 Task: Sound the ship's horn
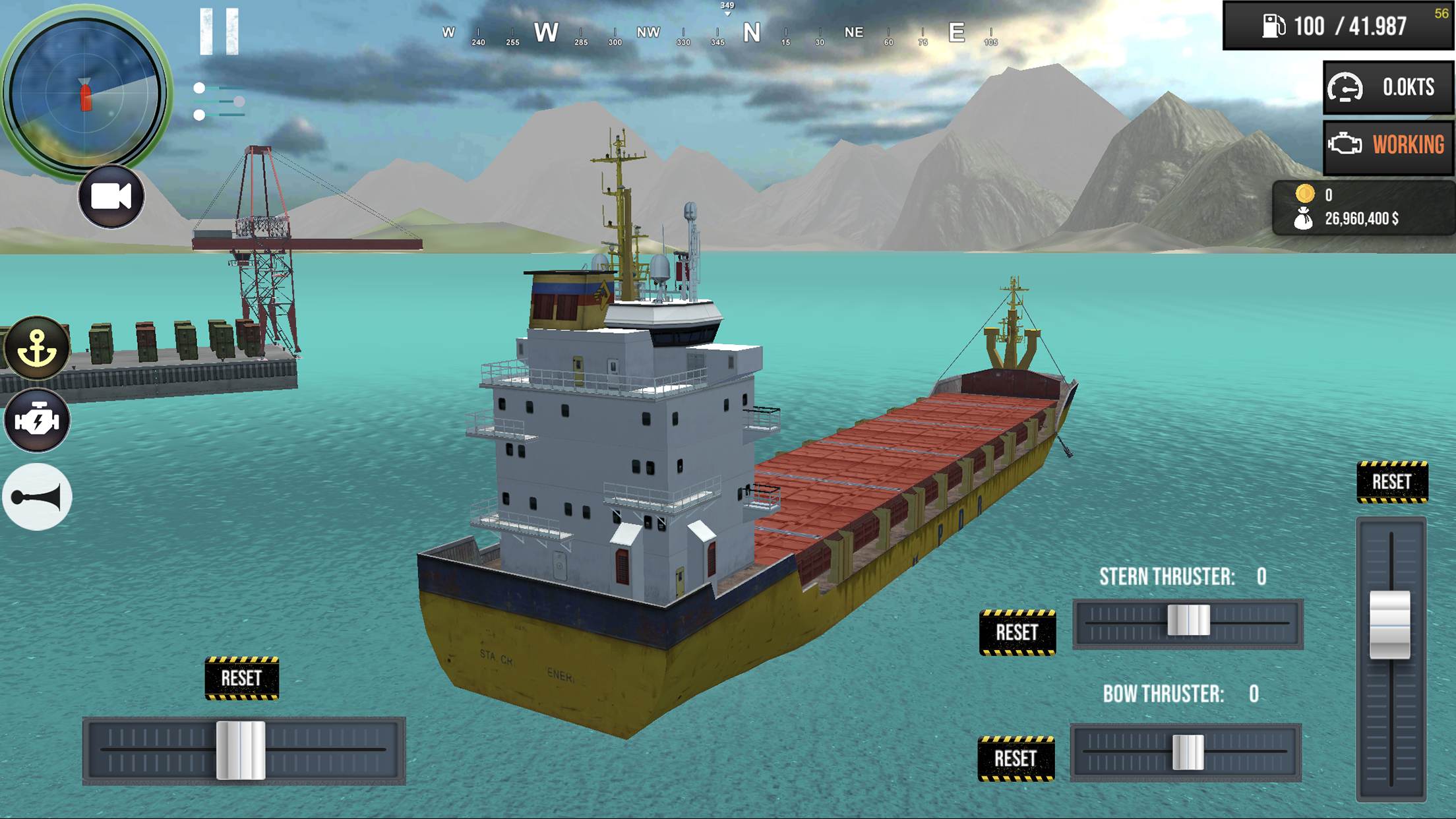pos(36,497)
